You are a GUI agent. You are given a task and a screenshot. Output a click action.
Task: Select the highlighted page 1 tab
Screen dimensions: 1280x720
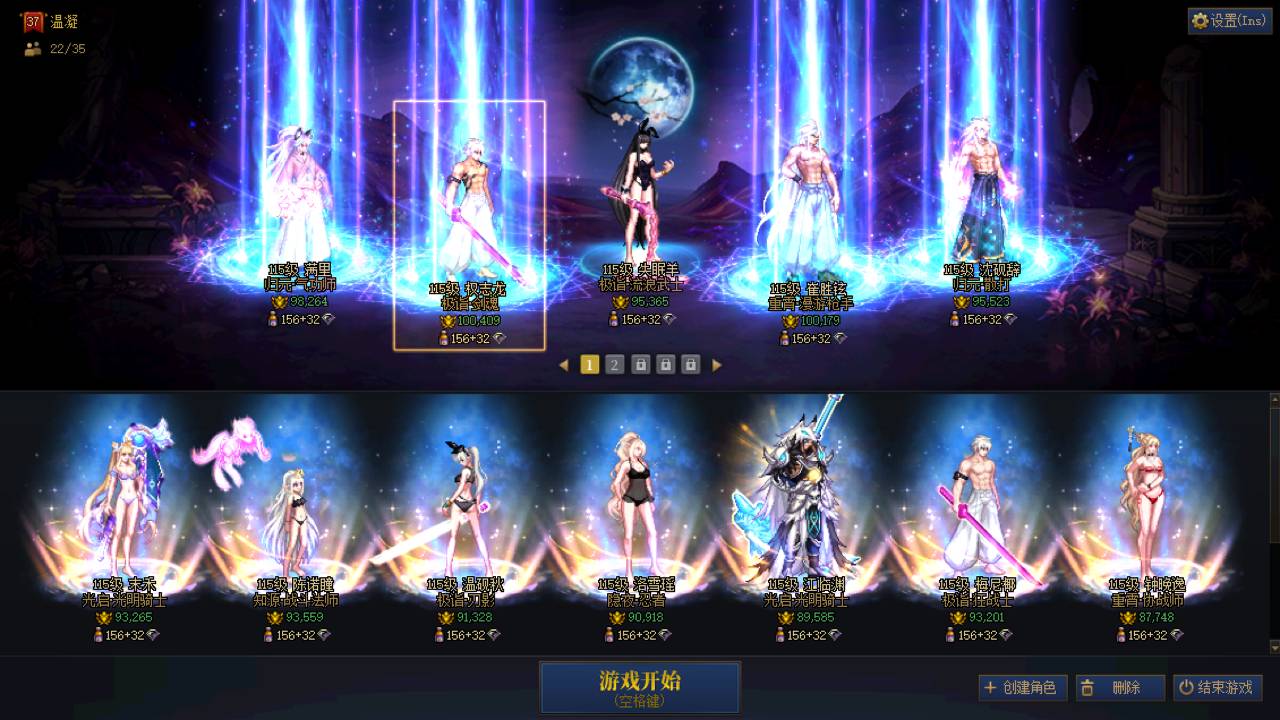coord(590,364)
